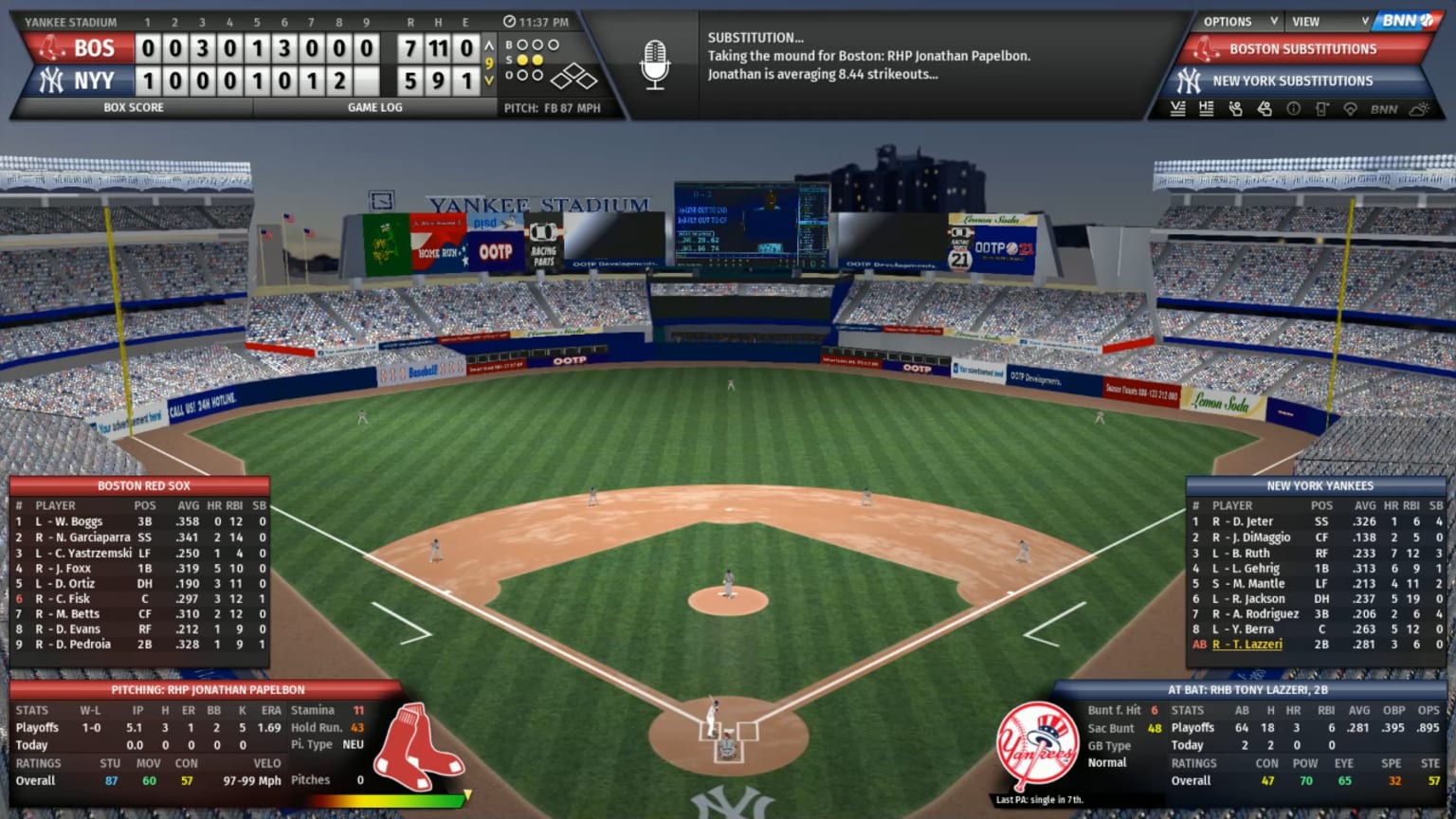Open the vertical lineup display icon
The height and width of the screenshot is (819, 1456).
tap(1179, 109)
